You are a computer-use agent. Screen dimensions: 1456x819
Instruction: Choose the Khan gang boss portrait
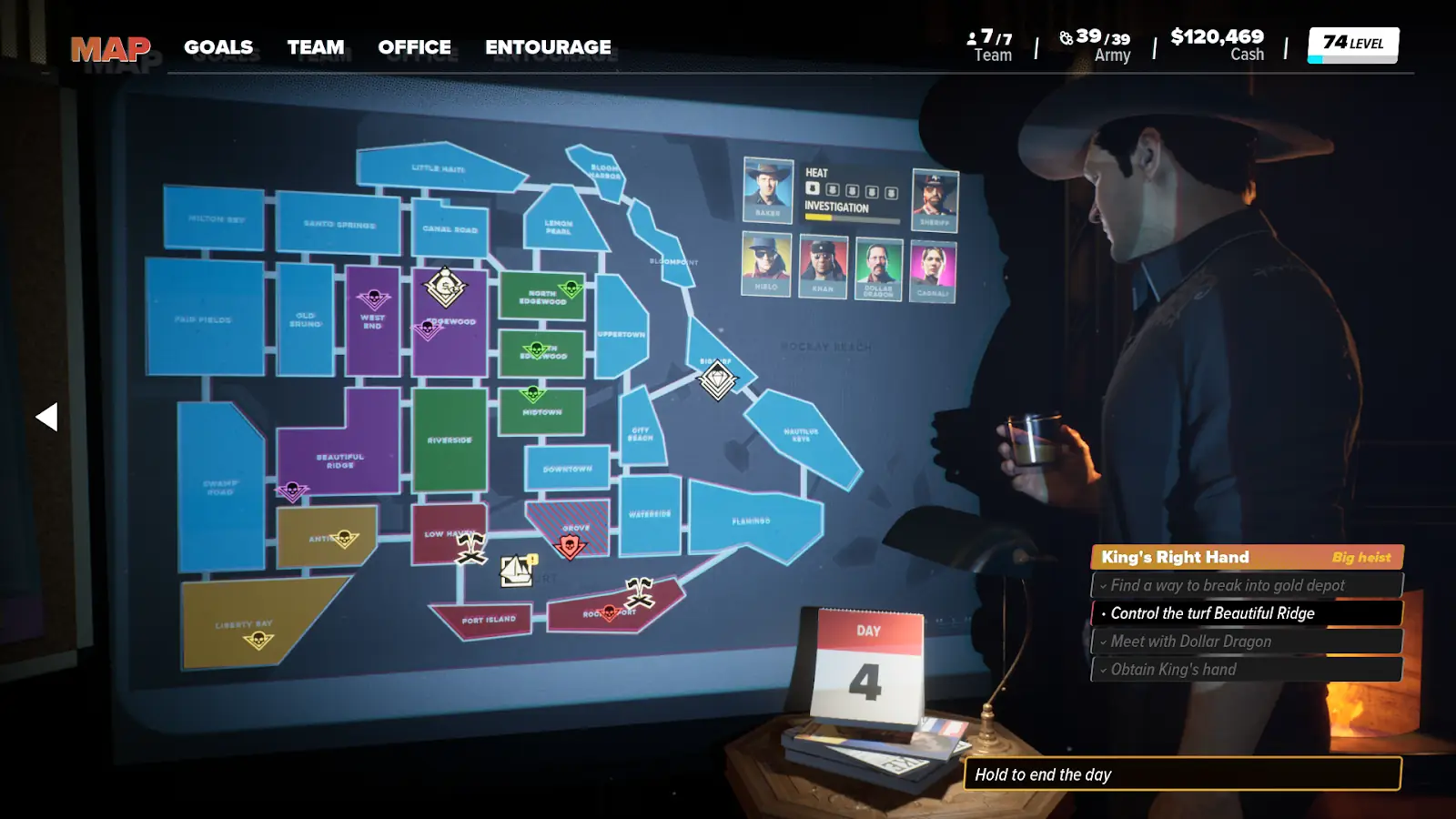pyautogui.click(x=823, y=267)
